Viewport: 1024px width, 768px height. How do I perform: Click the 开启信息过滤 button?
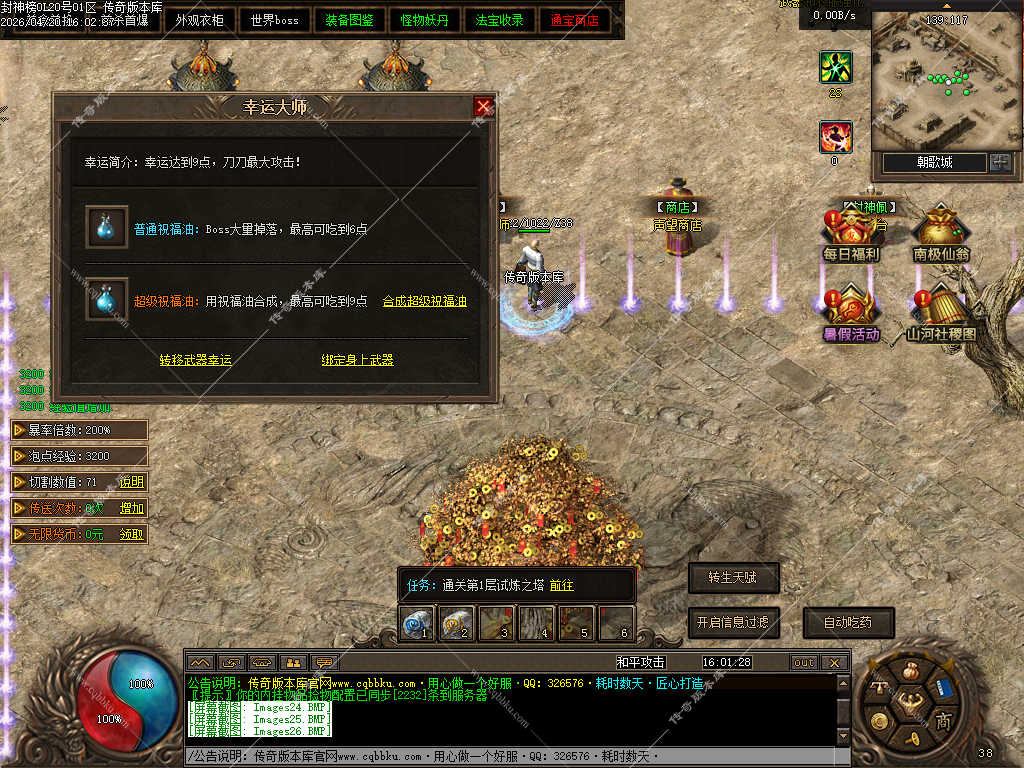[733, 622]
